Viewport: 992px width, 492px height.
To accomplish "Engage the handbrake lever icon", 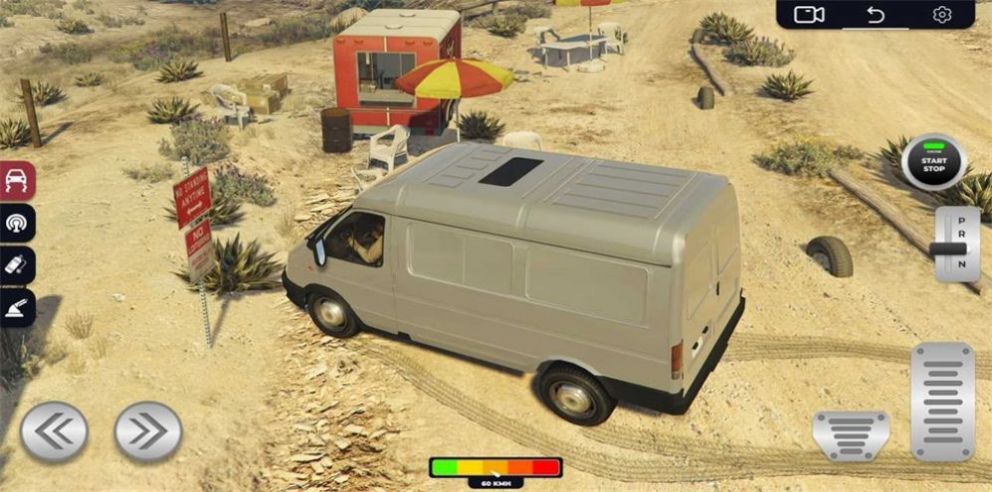I will 18,308.
